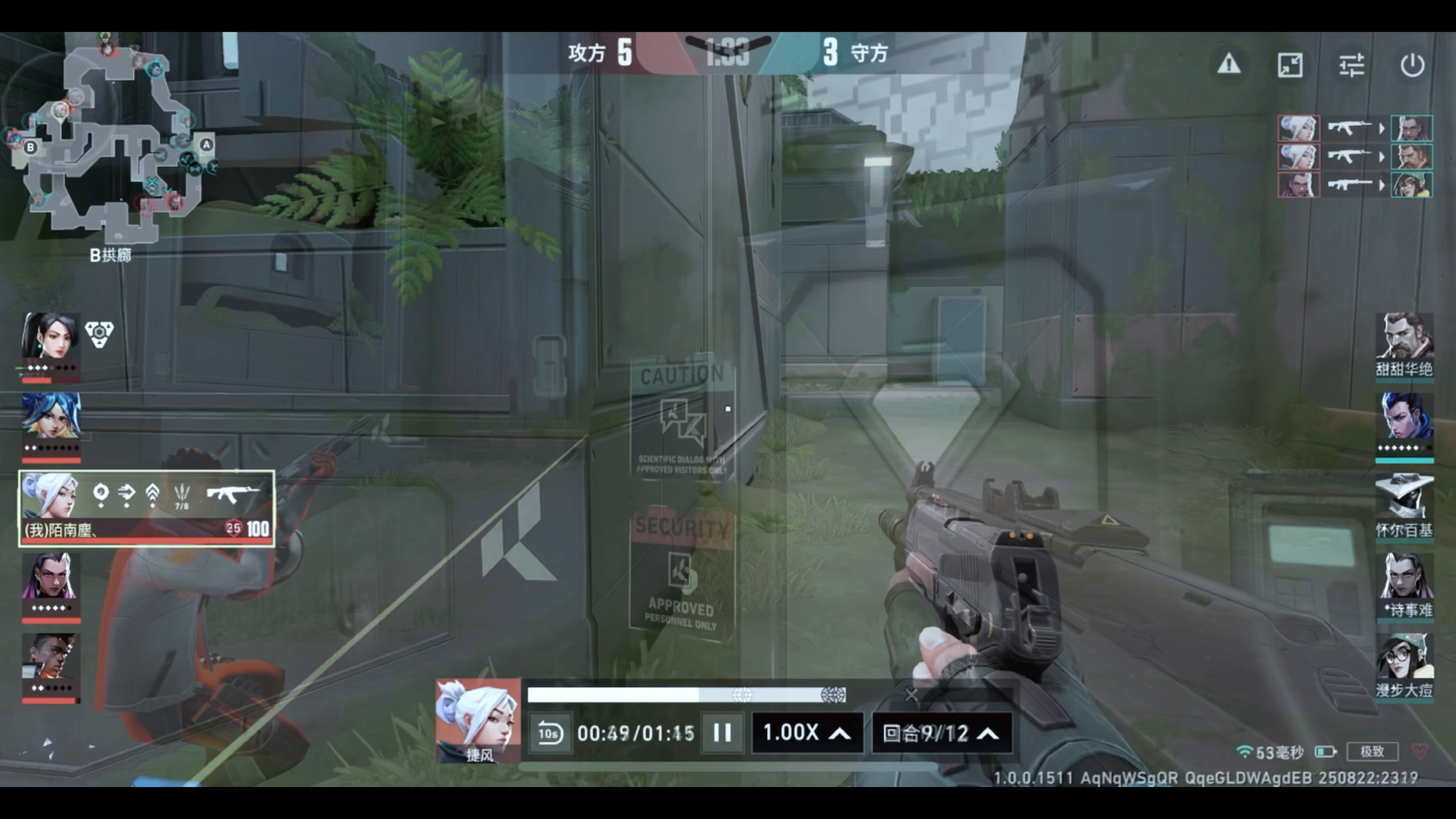The height and width of the screenshot is (819, 1456).
Task: Exit the replay with the power button
Action: click(1412, 65)
